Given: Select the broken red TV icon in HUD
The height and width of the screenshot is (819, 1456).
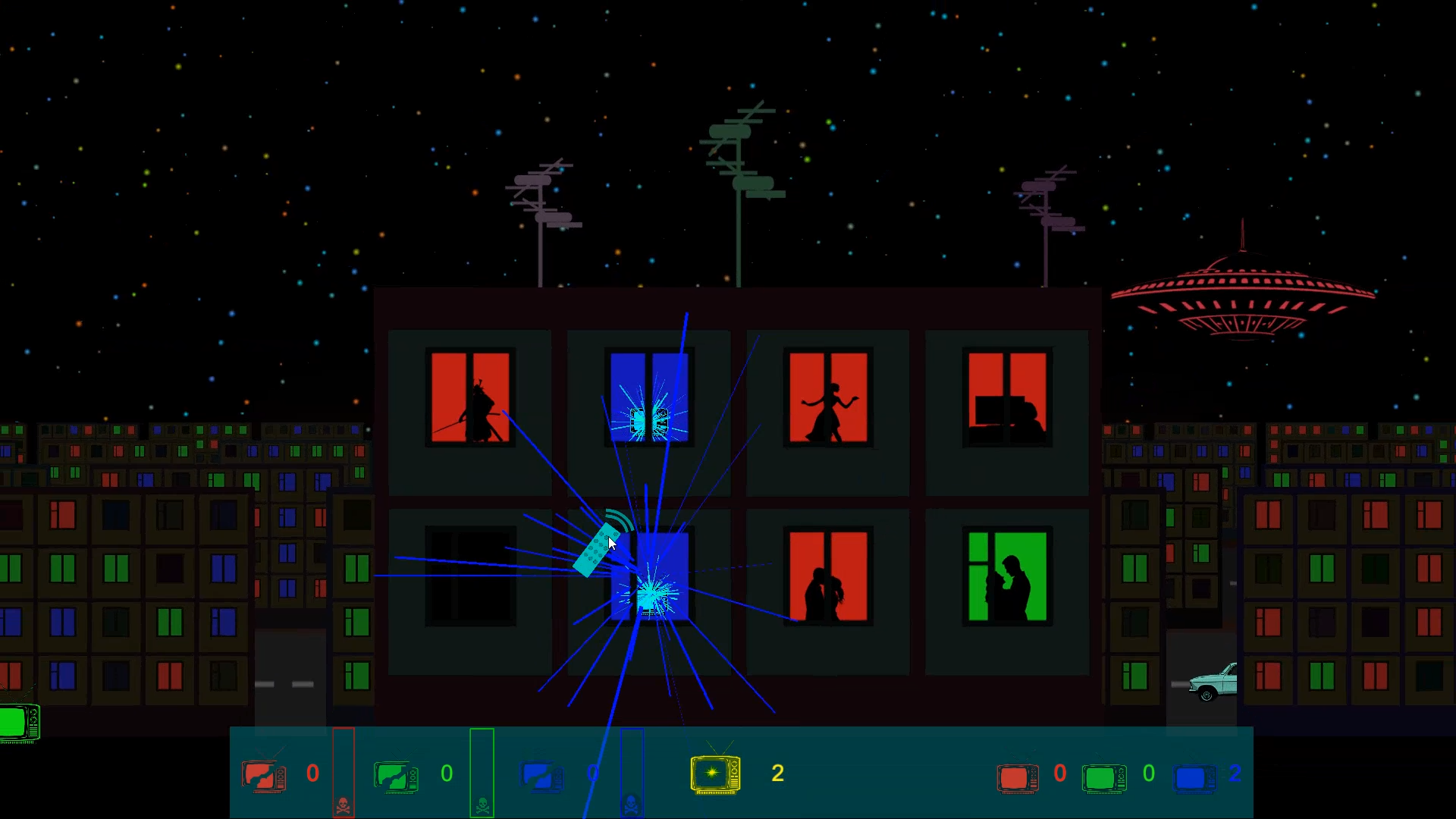Looking at the screenshot, I should (263, 774).
